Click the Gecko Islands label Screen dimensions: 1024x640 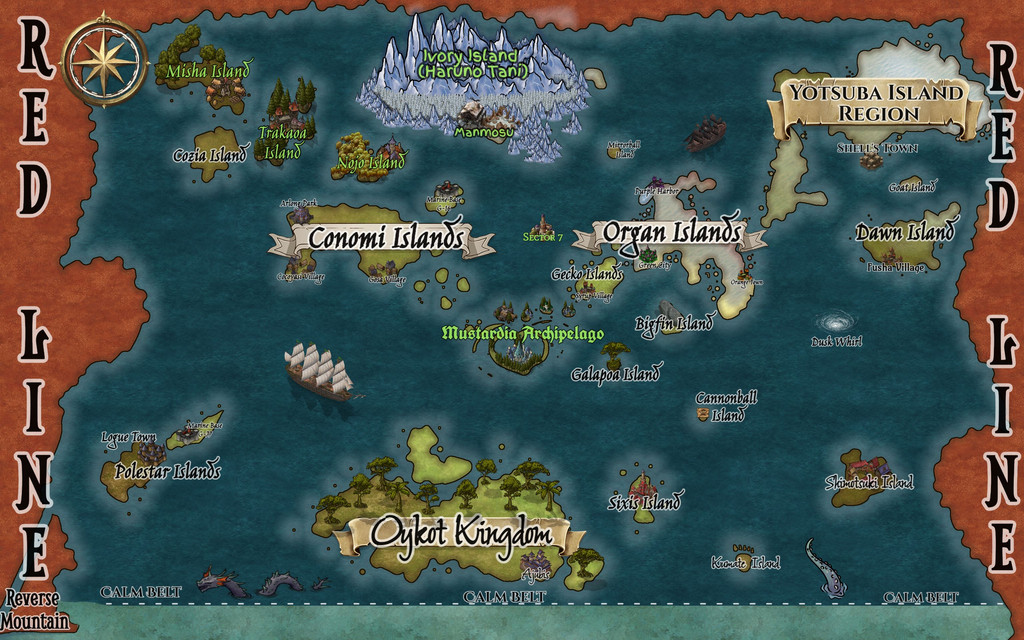coord(587,274)
